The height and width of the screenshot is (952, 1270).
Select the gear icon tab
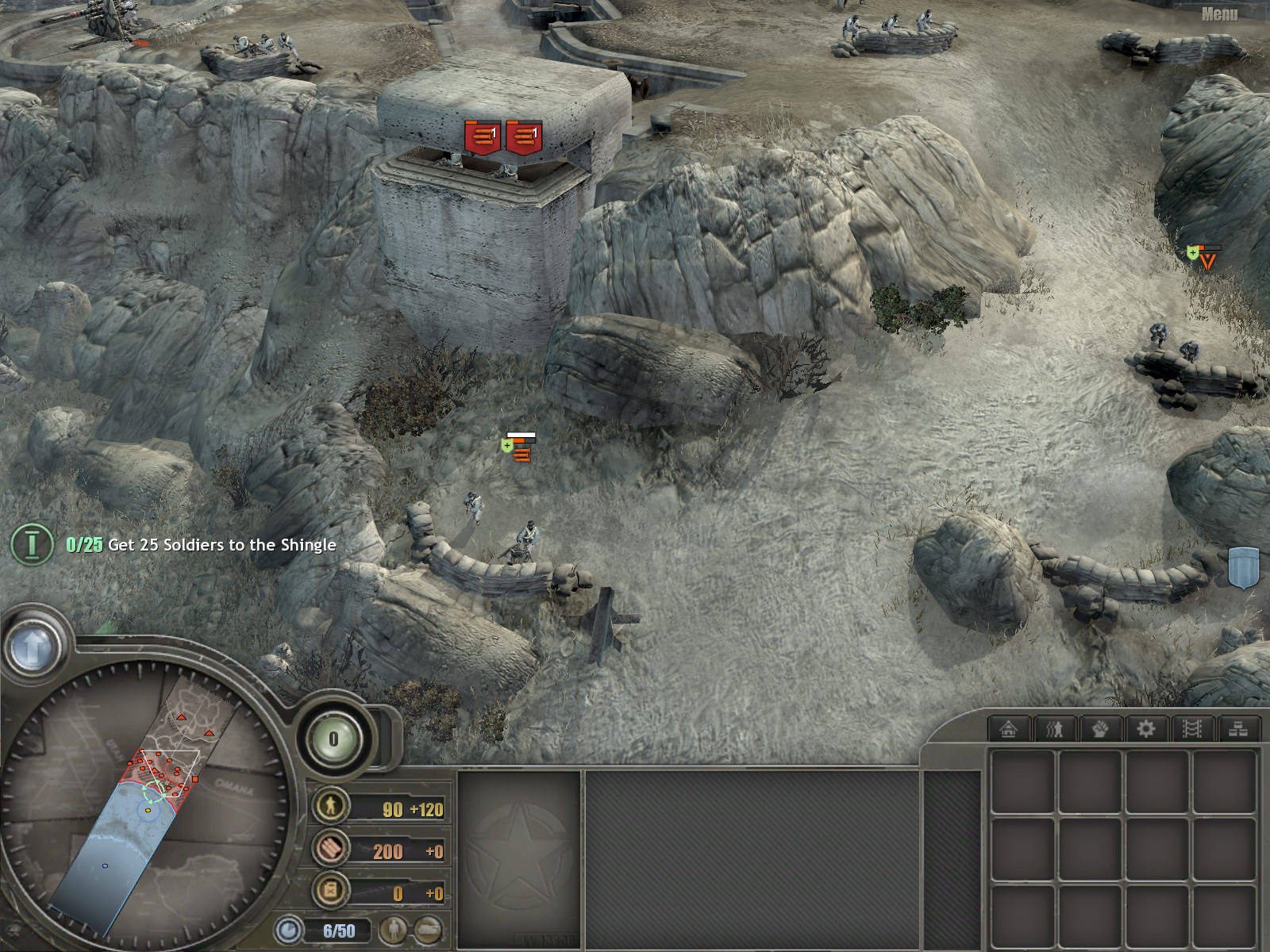pyautogui.click(x=1146, y=728)
